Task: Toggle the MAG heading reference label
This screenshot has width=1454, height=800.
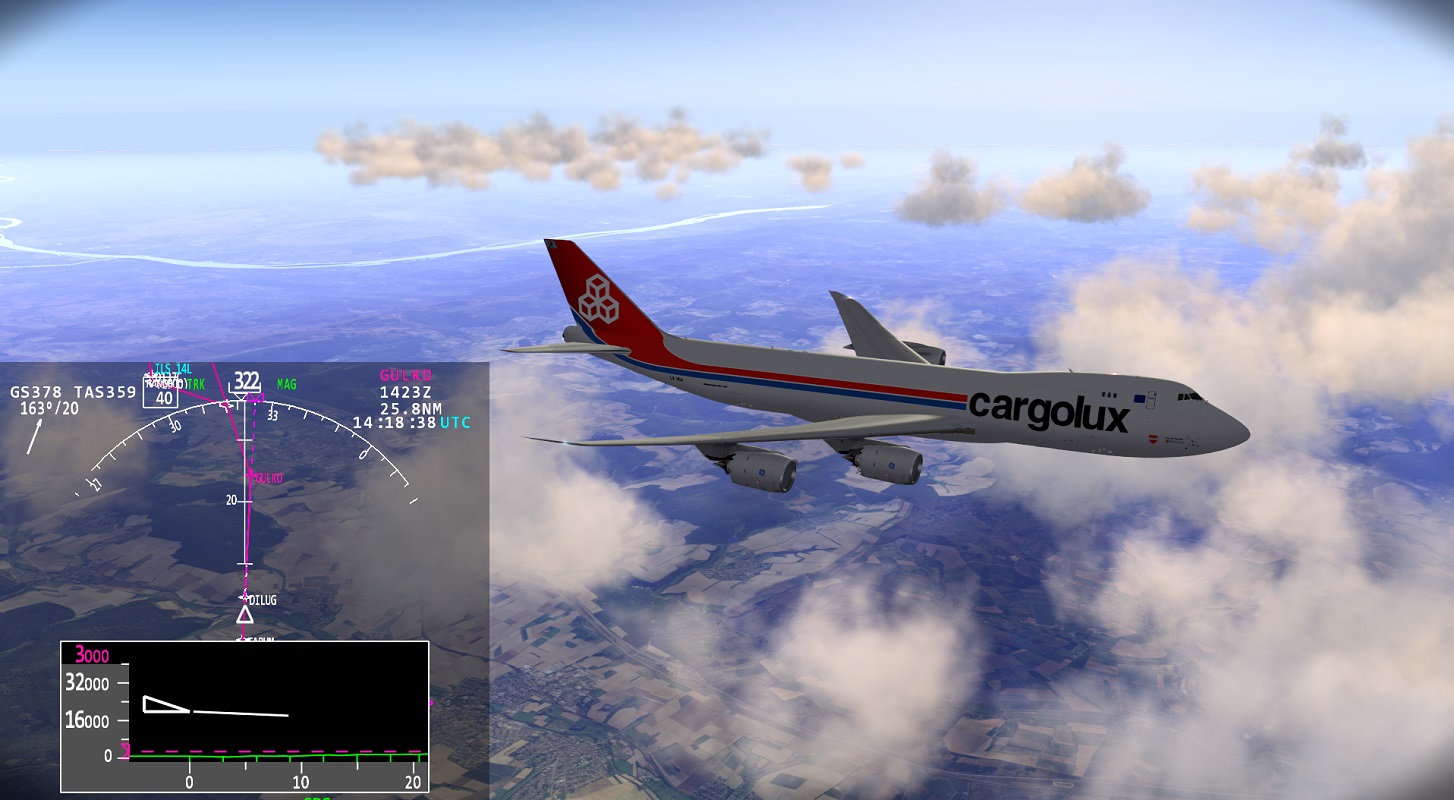Action: (286, 383)
